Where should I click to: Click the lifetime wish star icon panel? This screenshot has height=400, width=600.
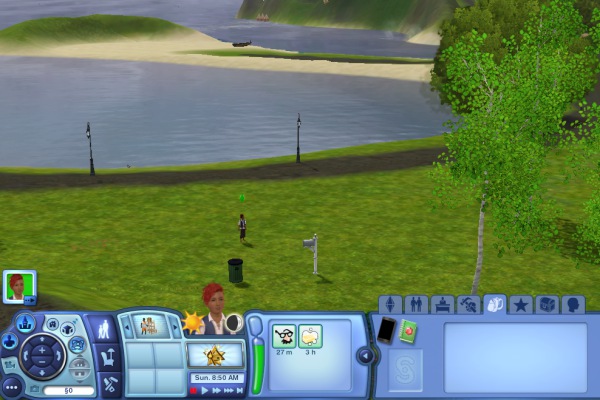pos(215,355)
